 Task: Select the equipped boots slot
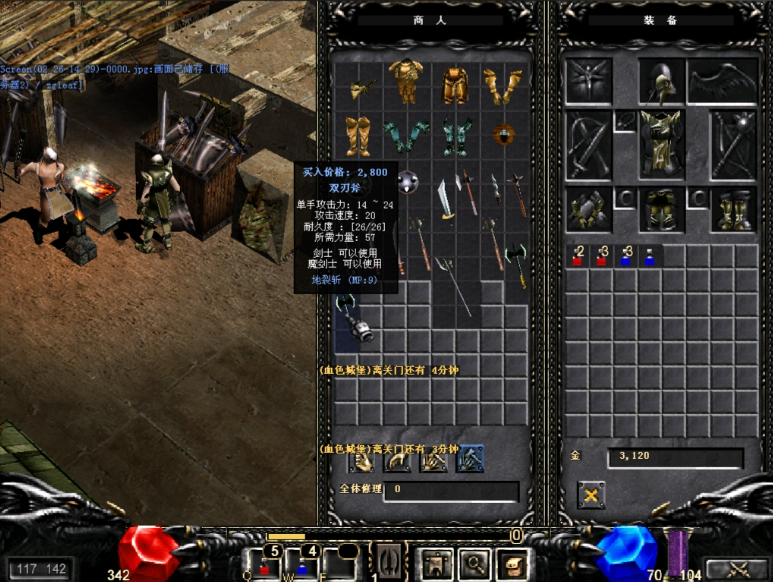tap(733, 210)
